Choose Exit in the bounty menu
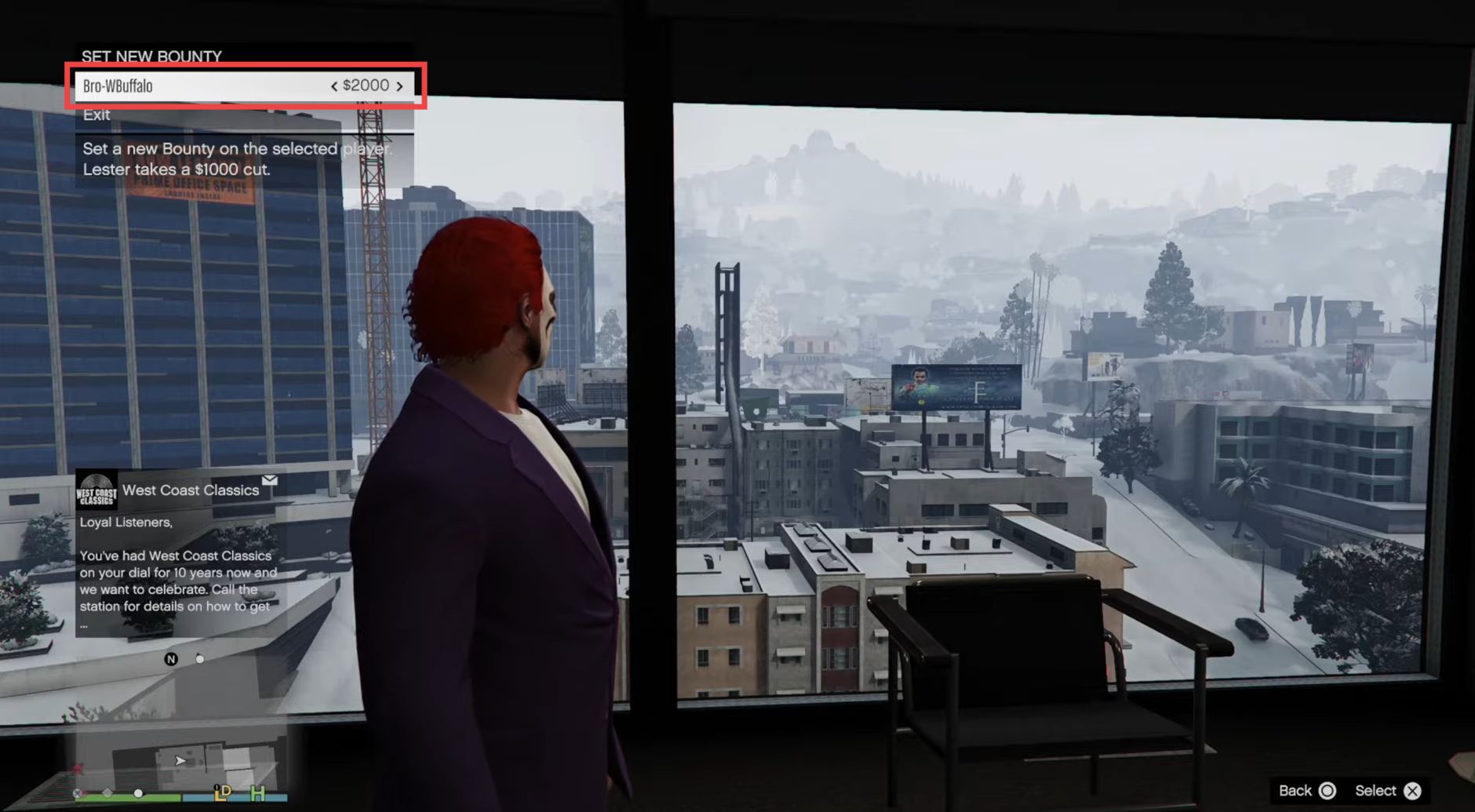1475x812 pixels. pyautogui.click(x=97, y=115)
